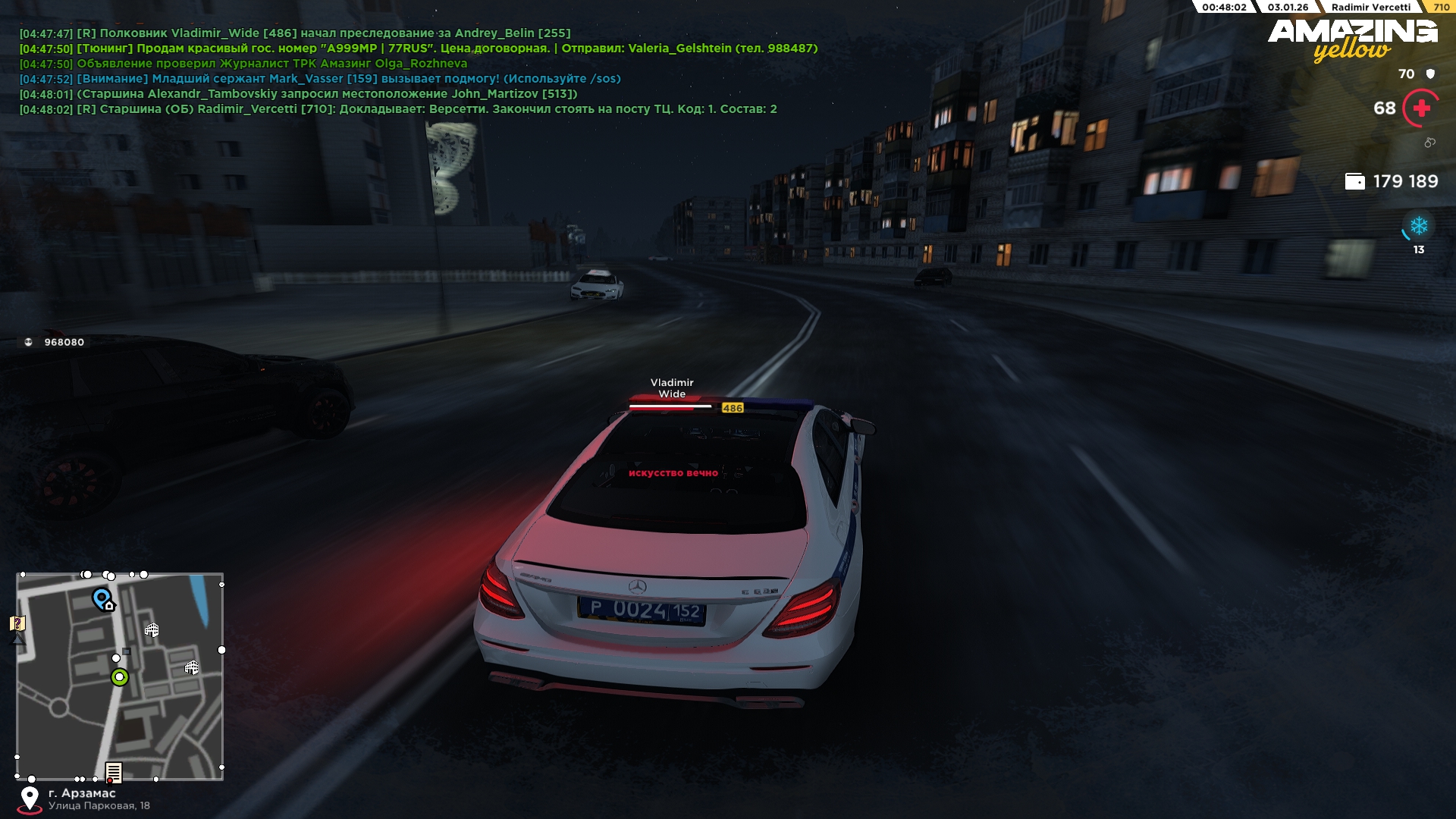Click the location pin icon by Арзамас
The image size is (1456, 819).
click(x=30, y=798)
